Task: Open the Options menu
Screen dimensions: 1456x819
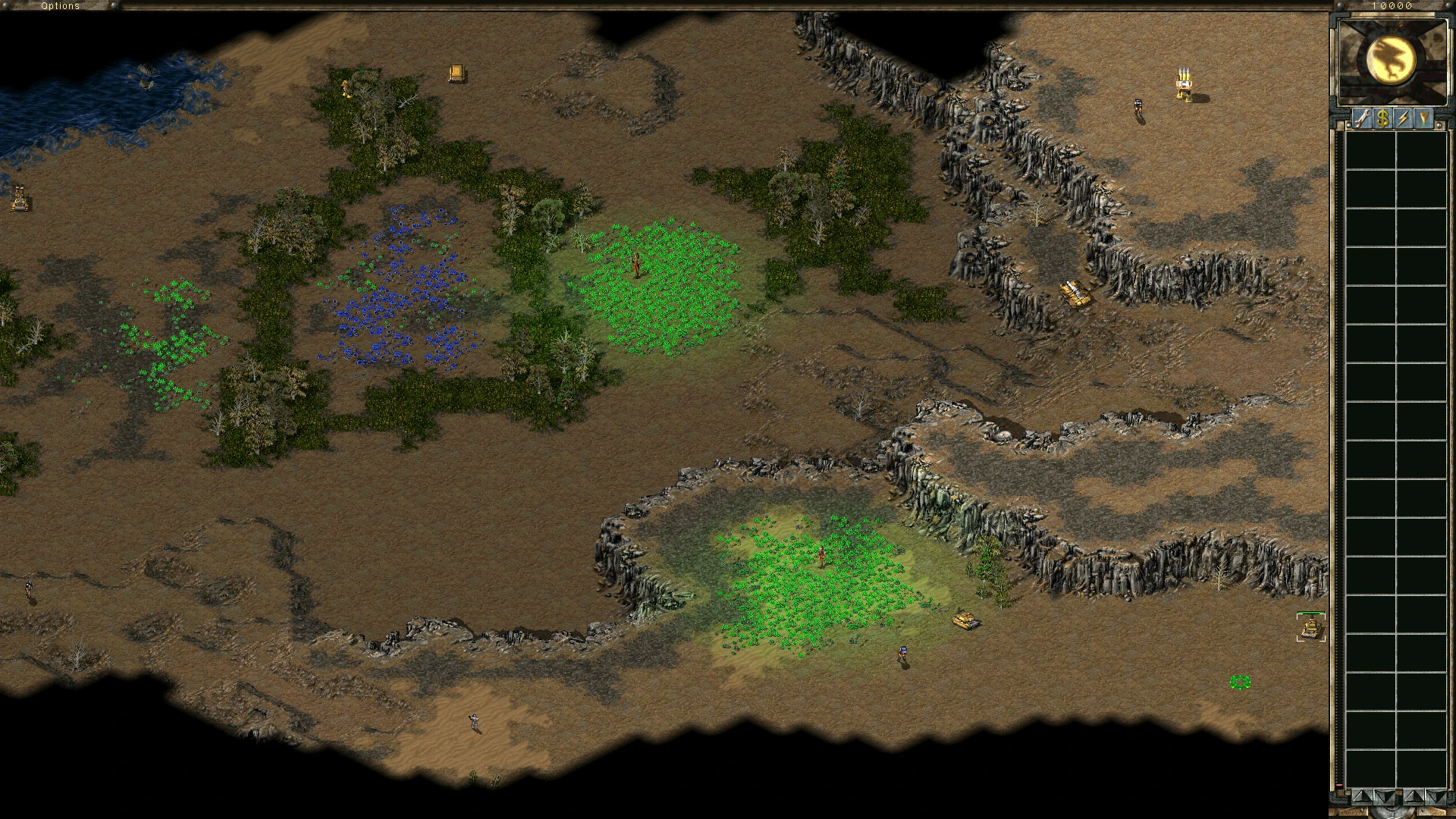Action: tap(60, 5)
